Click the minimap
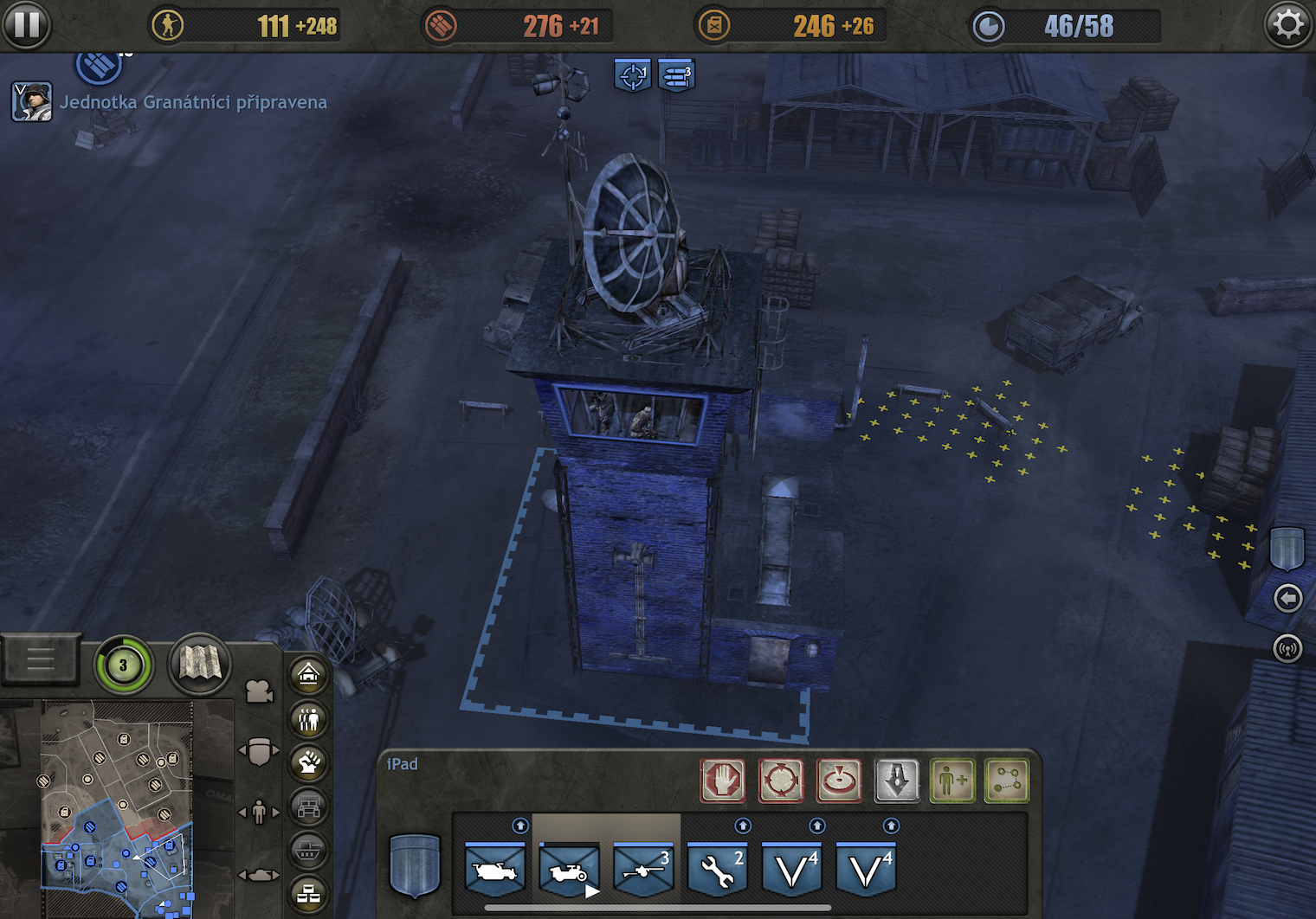Screen dimensions: 1316x919 tap(117, 809)
